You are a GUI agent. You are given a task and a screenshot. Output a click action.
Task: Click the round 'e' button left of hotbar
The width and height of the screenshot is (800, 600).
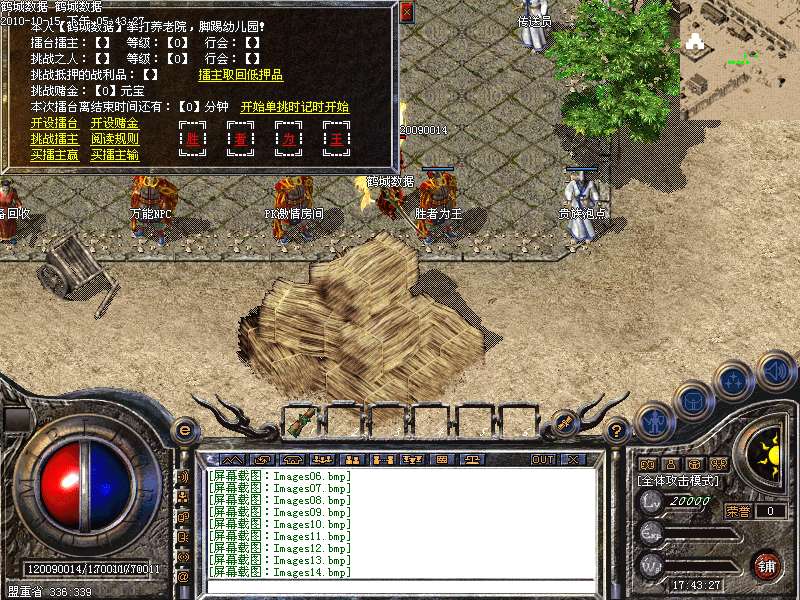click(x=184, y=430)
